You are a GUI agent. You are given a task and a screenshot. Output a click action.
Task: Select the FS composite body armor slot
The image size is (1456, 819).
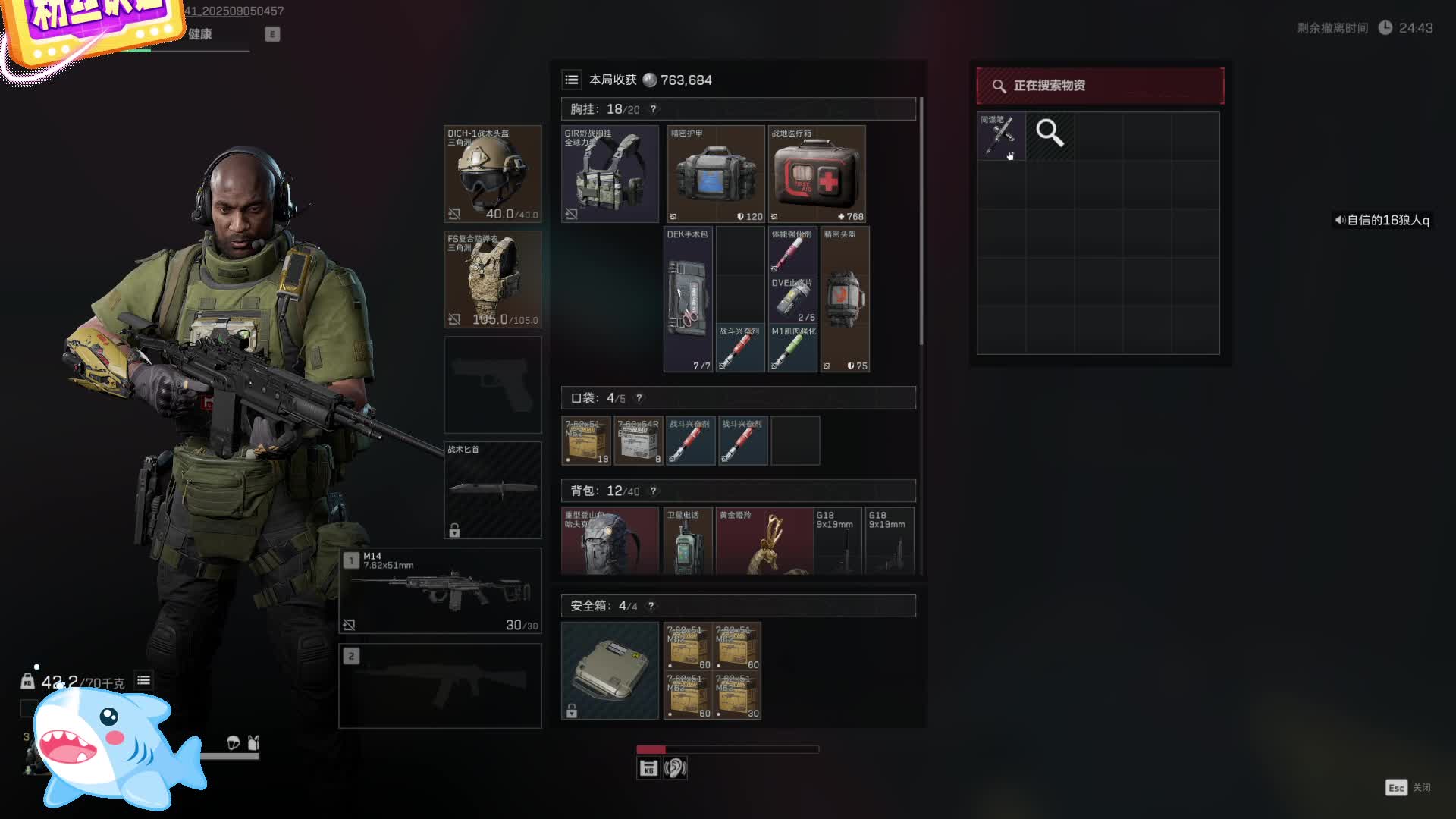[492, 279]
